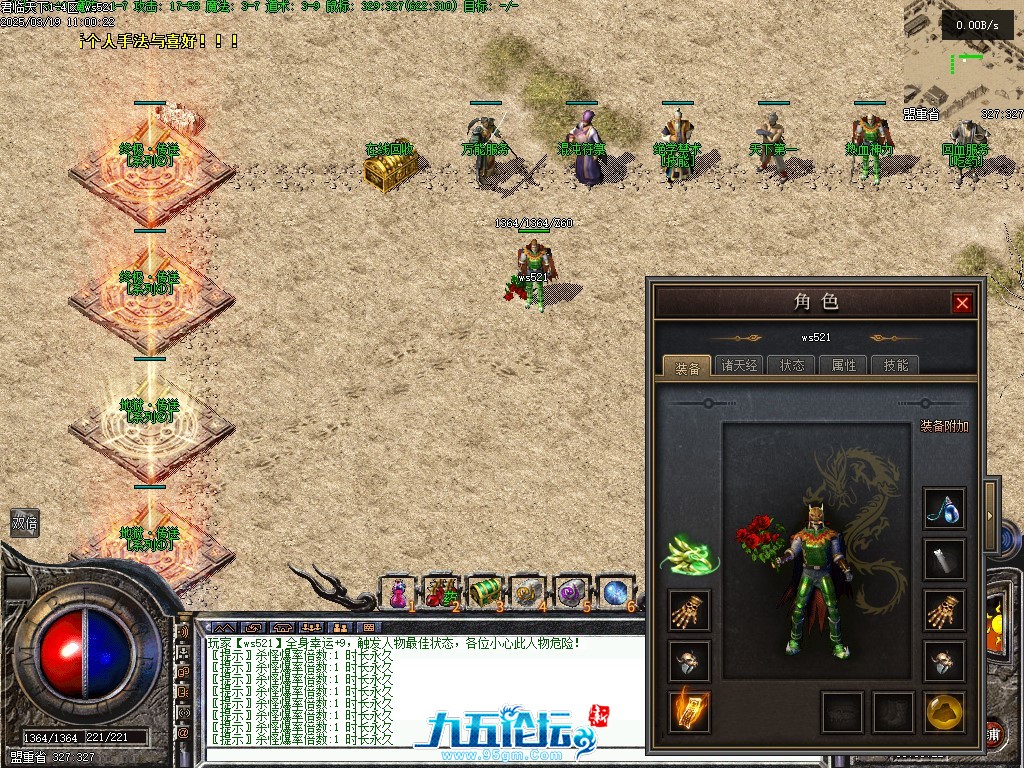Use the pink potion in hotbar slot 1
This screenshot has width=1024, height=768.
click(400, 593)
